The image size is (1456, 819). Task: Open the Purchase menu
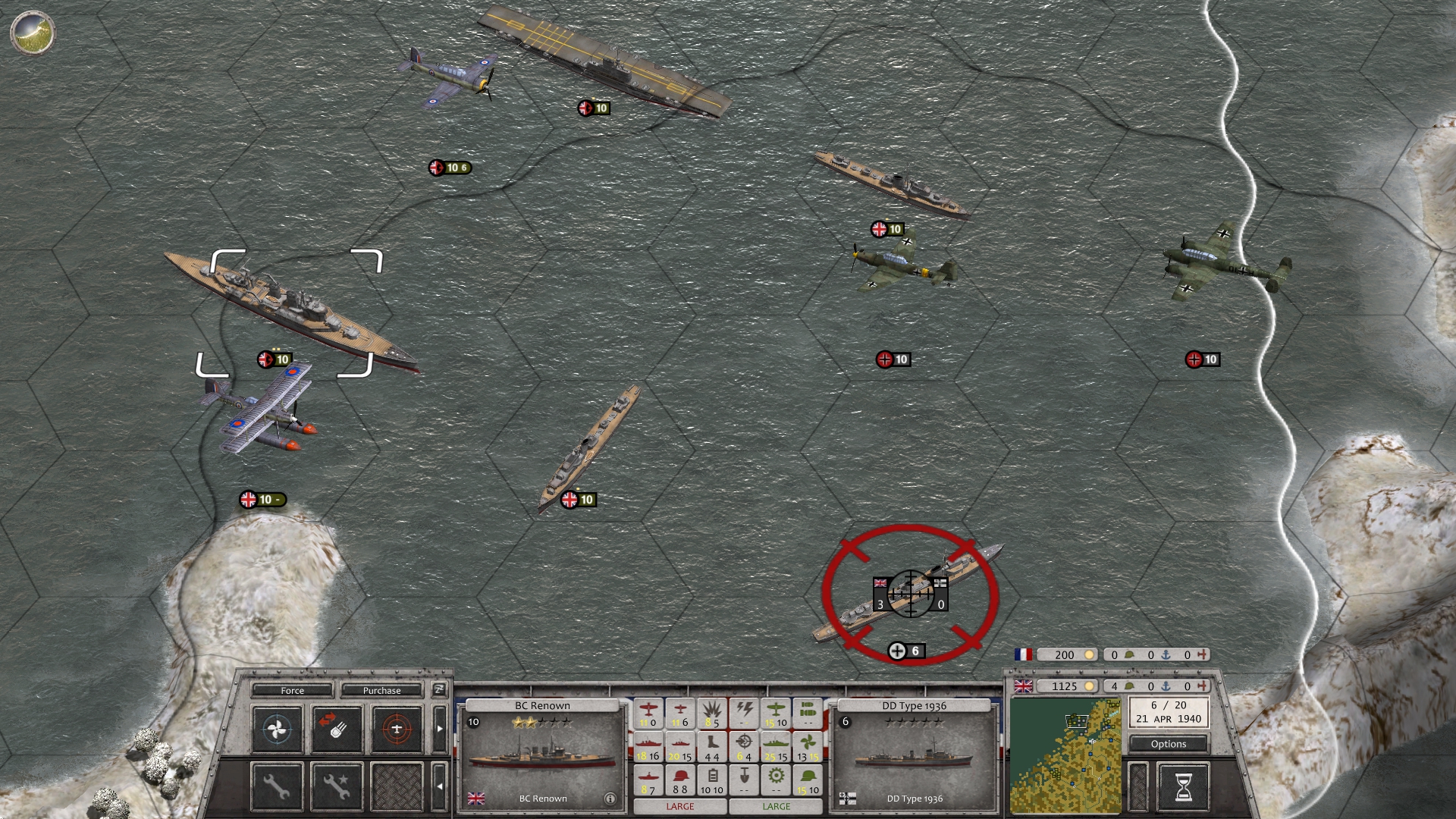pos(381,690)
